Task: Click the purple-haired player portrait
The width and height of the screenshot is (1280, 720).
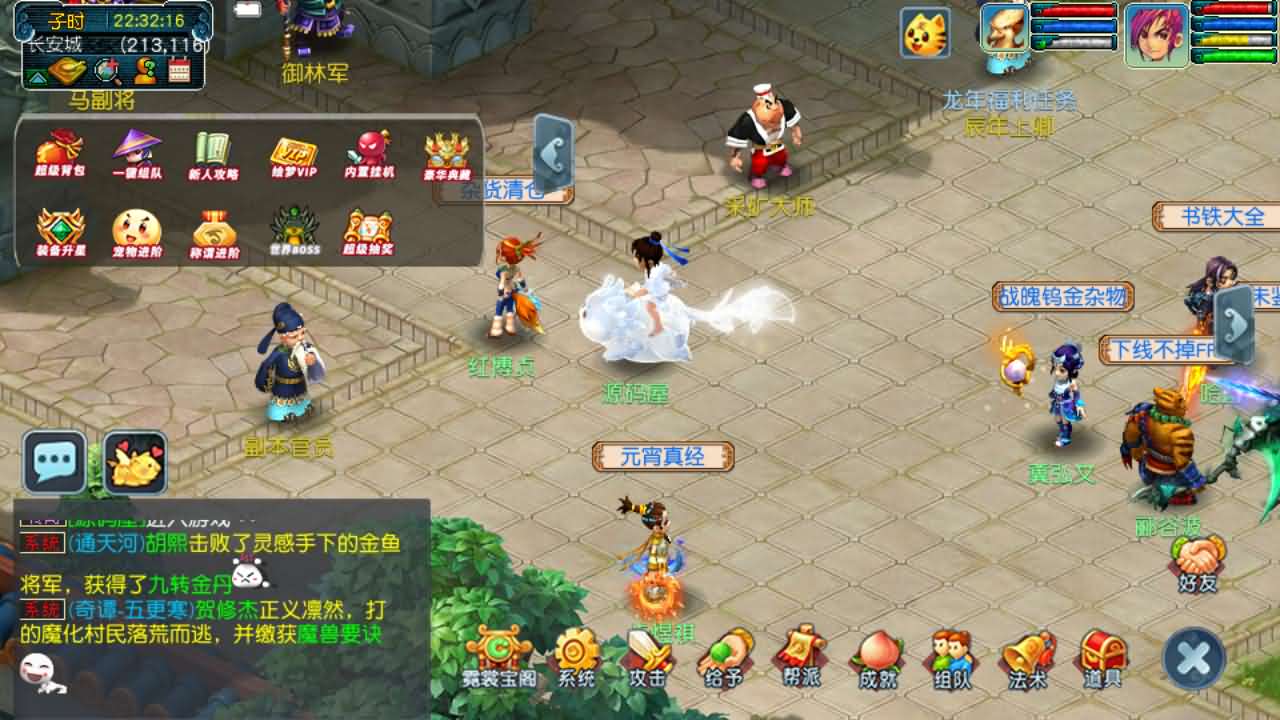Action: click(1156, 34)
